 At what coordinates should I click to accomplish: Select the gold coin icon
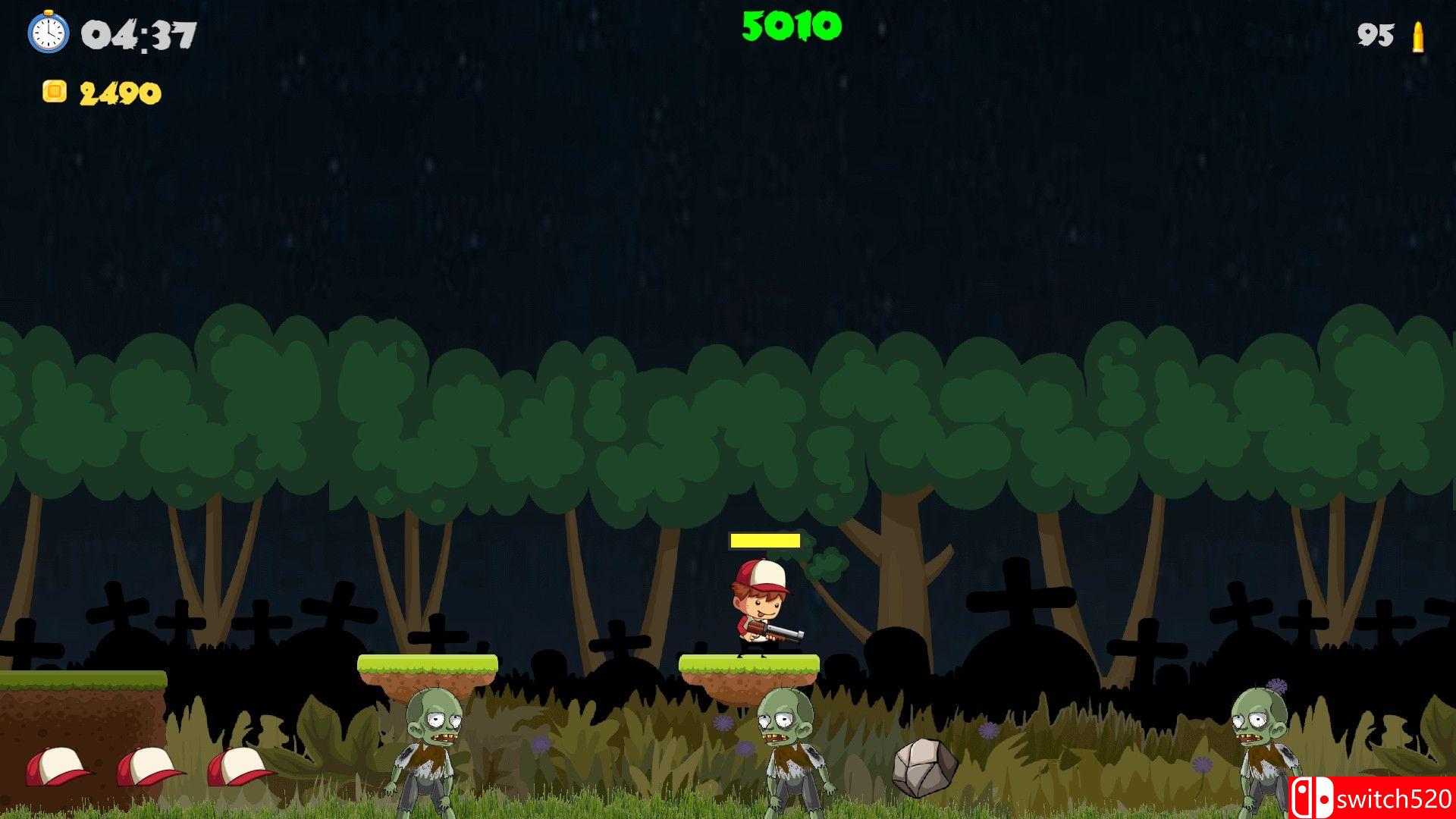pyautogui.click(x=55, y=91)
